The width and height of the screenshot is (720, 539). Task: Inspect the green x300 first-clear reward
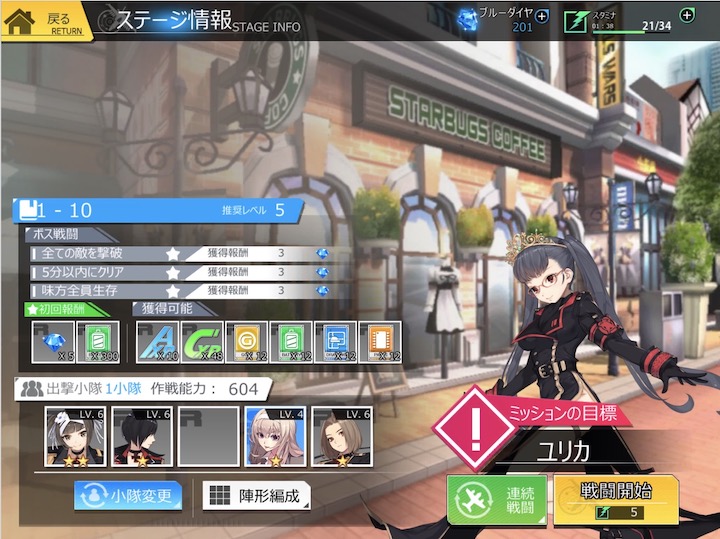click(98, 342)
